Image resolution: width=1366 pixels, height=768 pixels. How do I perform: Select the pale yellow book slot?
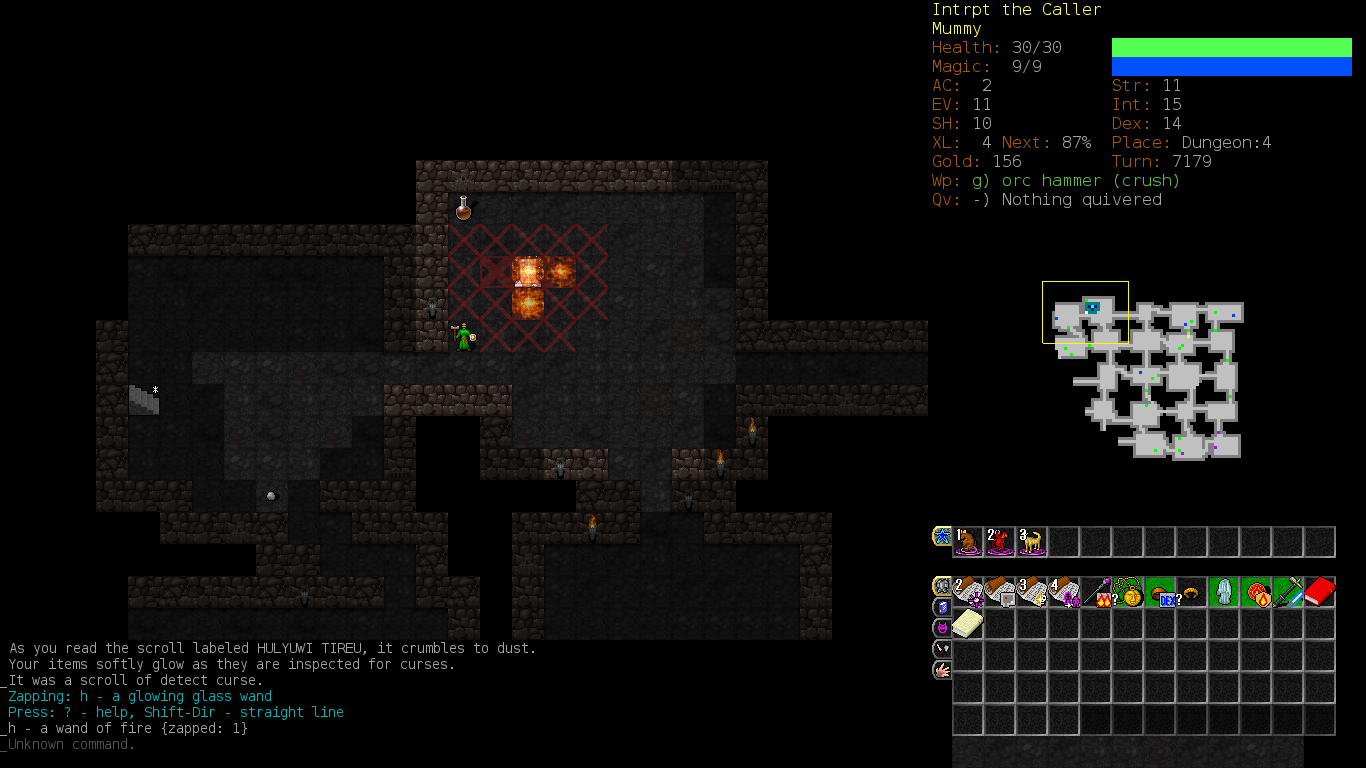tap(968, 624)
